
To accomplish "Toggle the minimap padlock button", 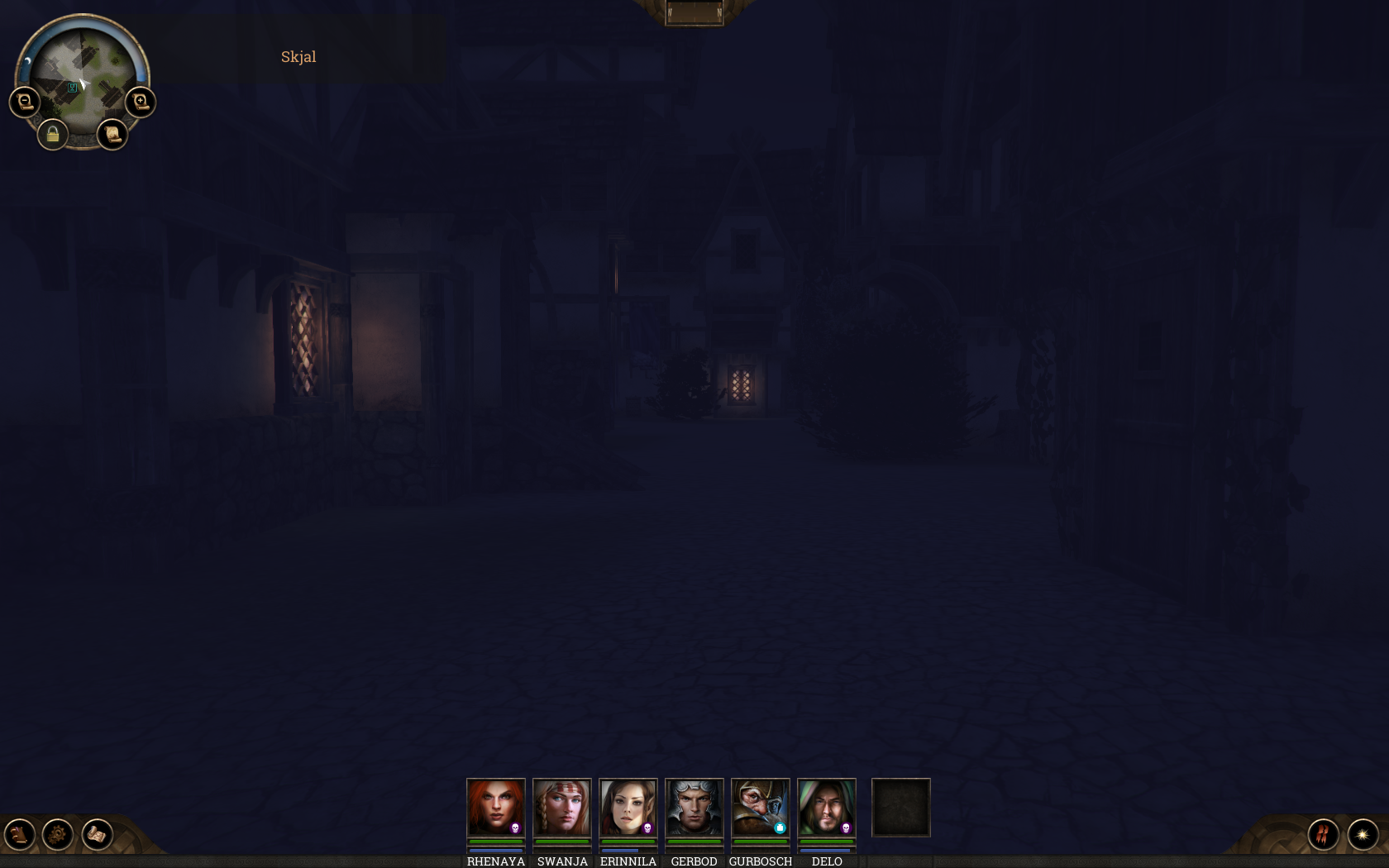I will pyautogui.click(x=53, y=134).
